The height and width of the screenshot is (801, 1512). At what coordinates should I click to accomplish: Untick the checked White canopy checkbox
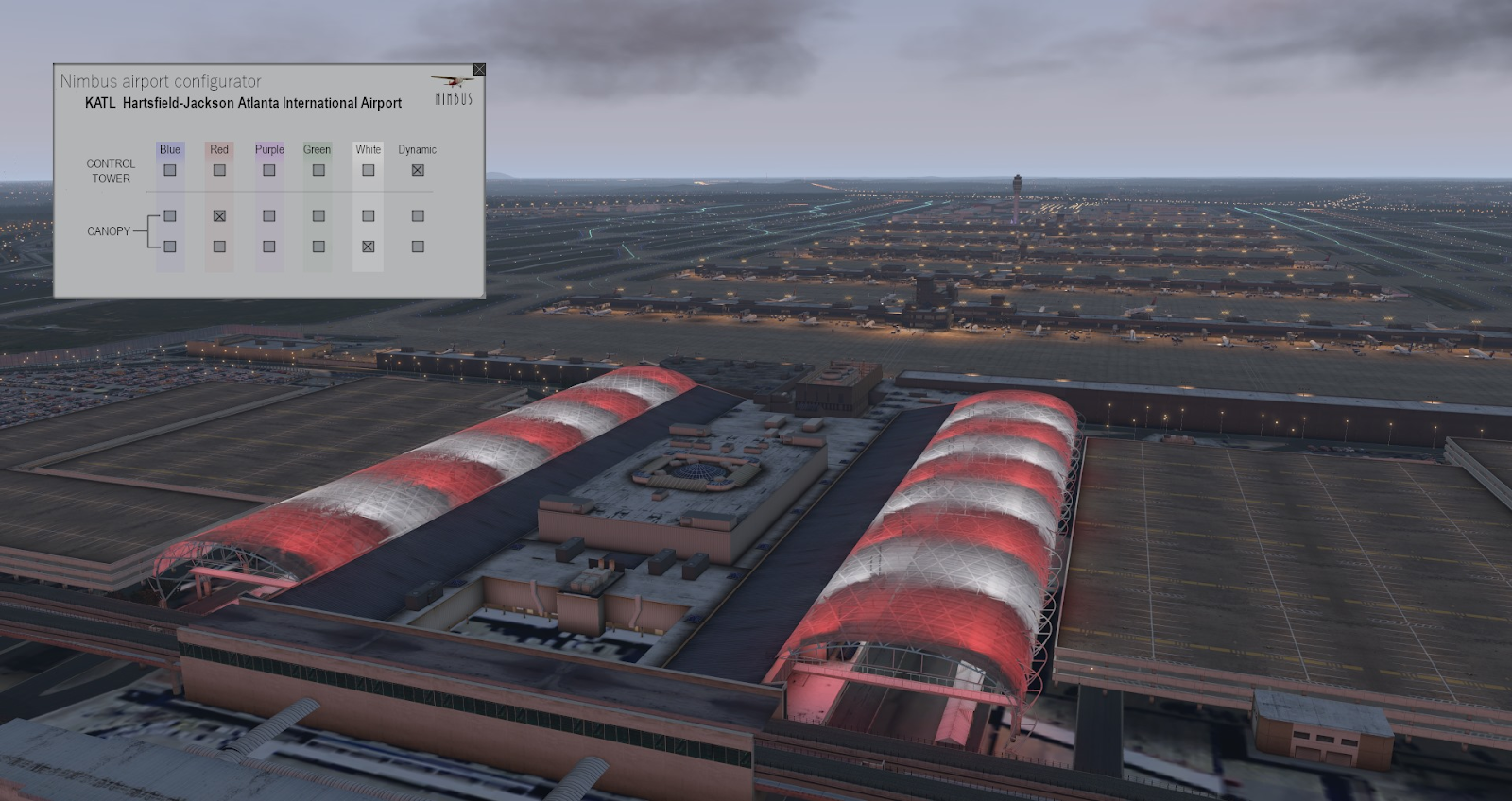coord(369,247)
